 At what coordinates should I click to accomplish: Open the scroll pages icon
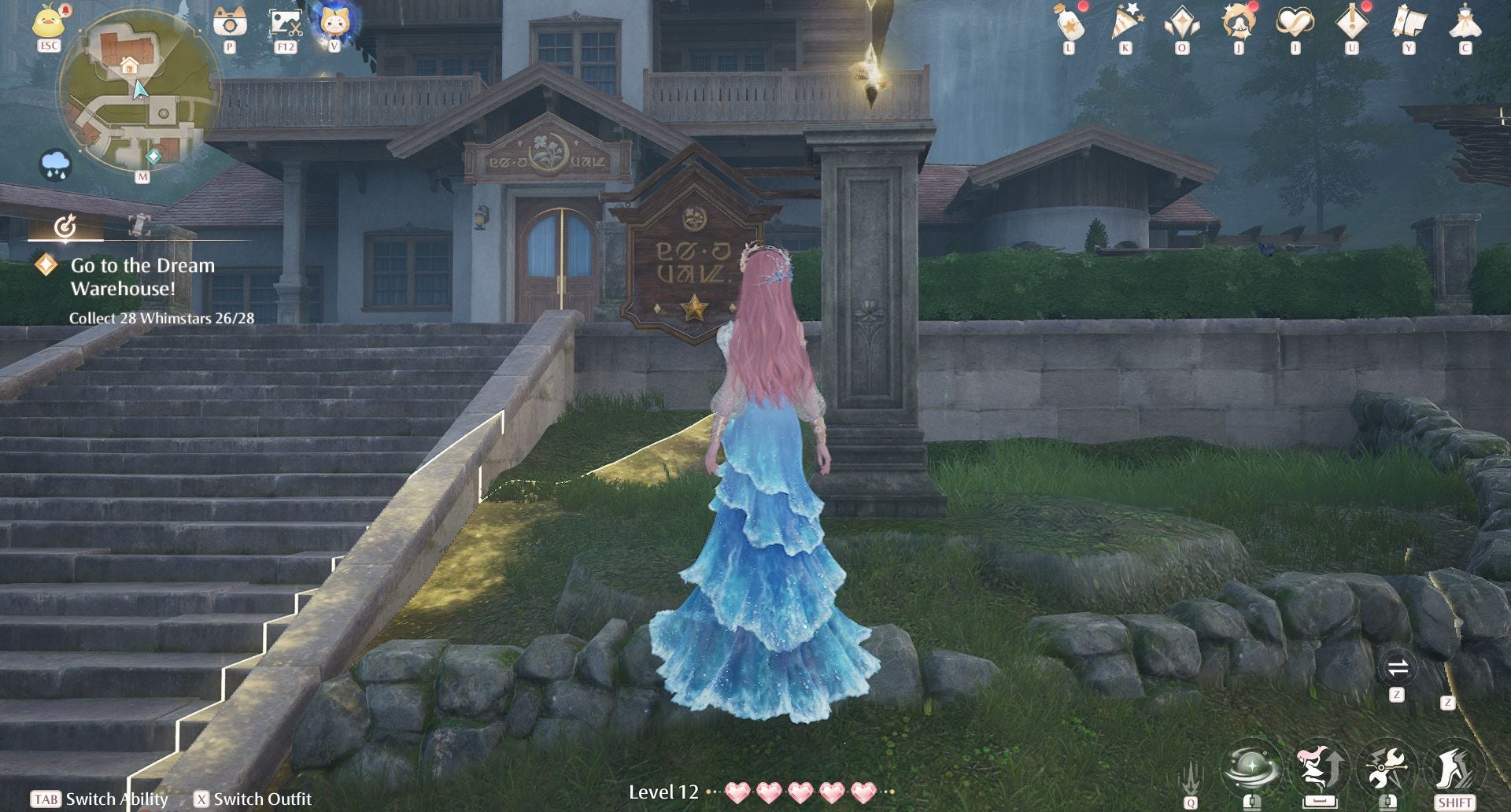click(1408, 22)
